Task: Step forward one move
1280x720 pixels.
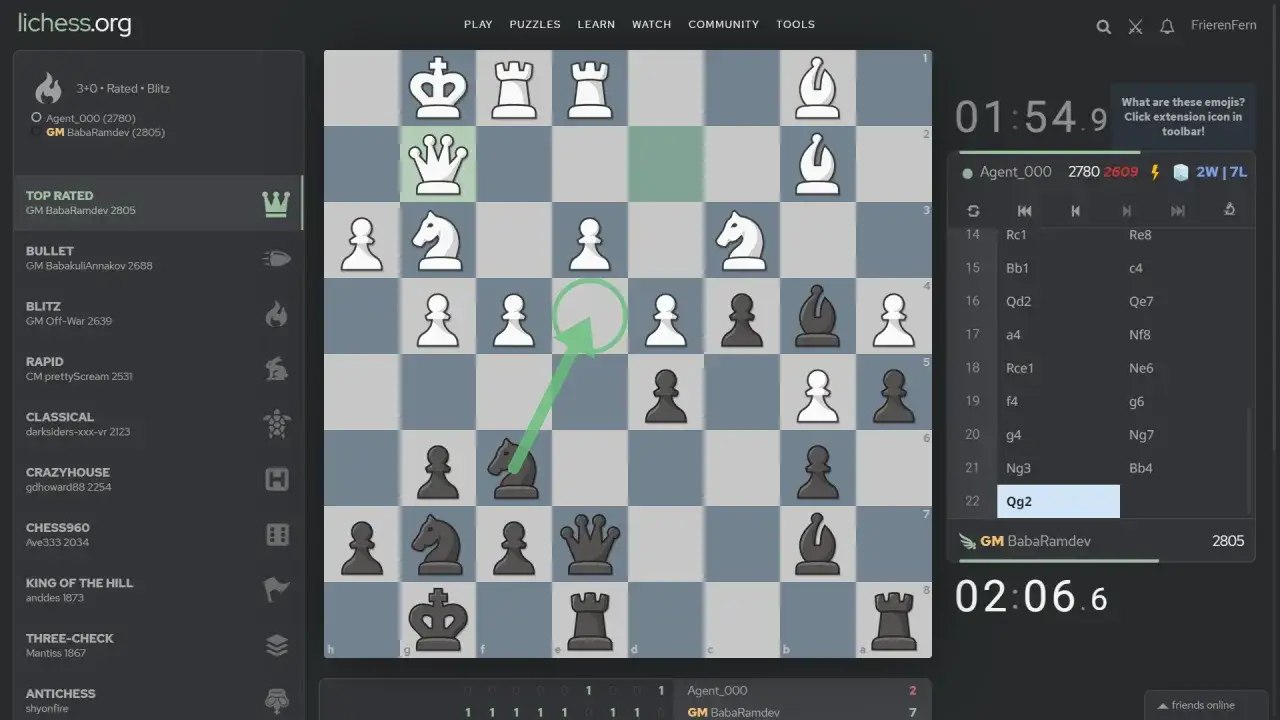Action: tap(1127, 211)
